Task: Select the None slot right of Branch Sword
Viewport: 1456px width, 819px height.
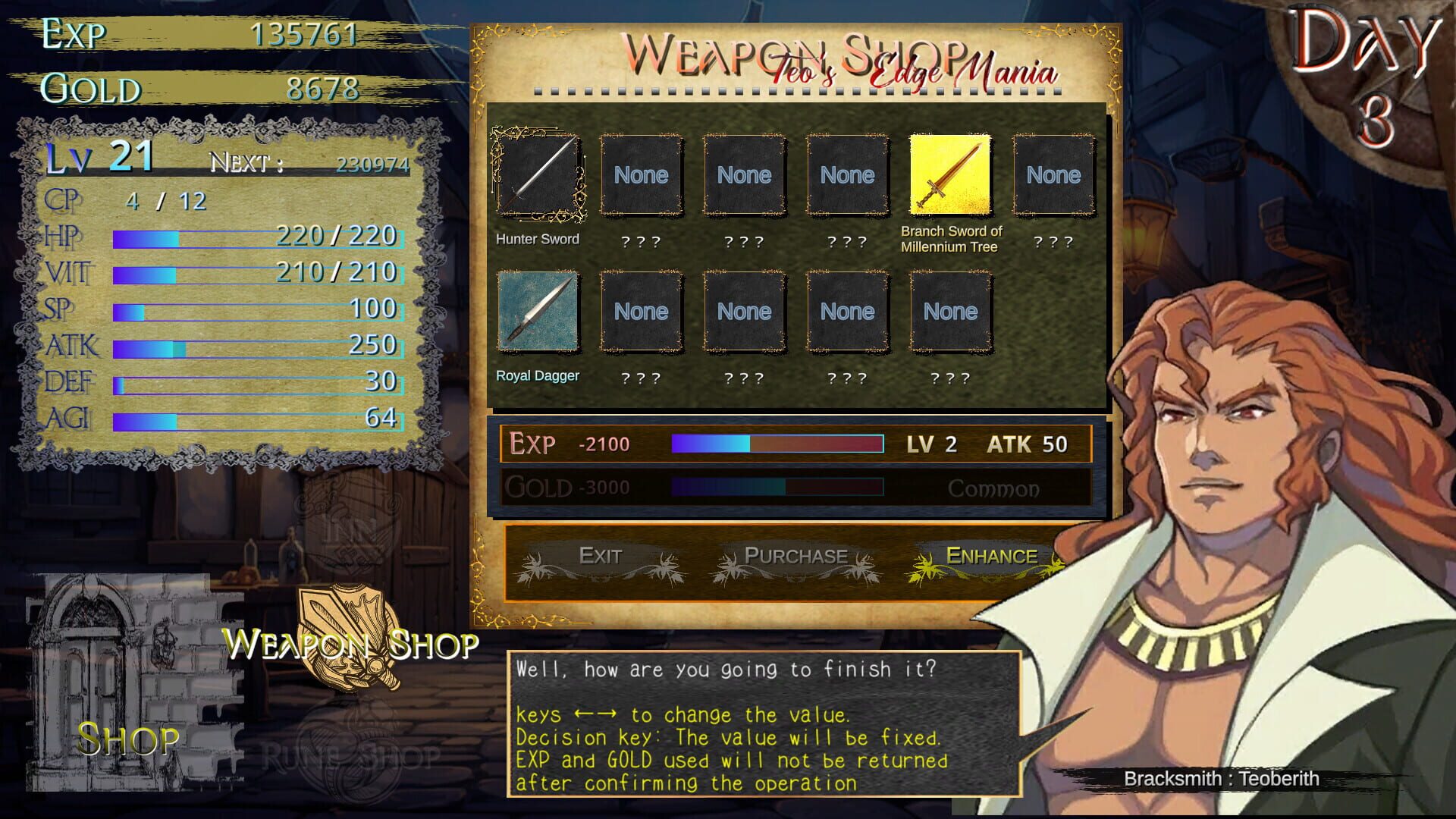Action: point(1053,174)
